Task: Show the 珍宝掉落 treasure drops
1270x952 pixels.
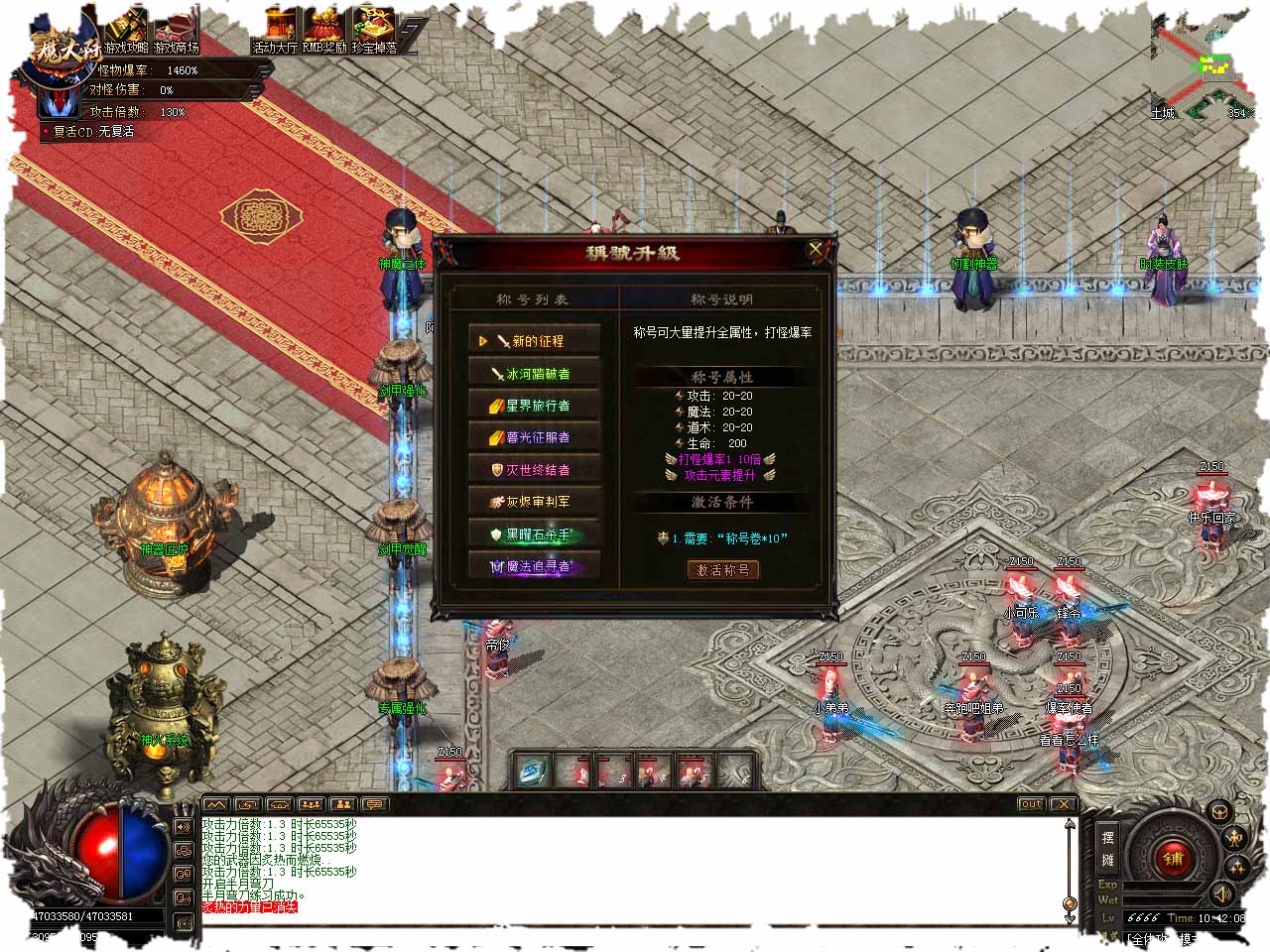Action: coord(375,32)
